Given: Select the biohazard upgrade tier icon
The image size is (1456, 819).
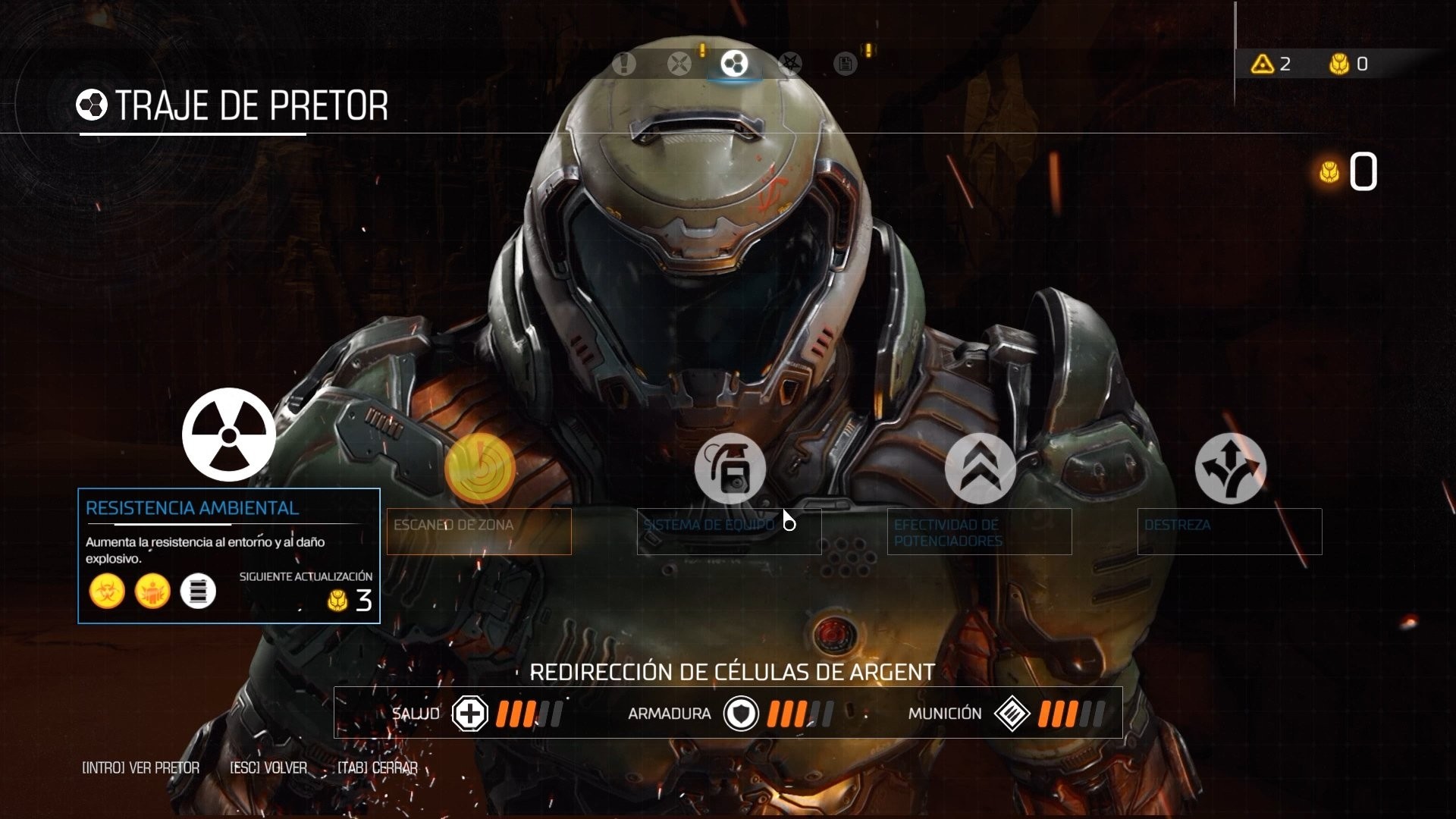Looking at the screenshot, I should [107, 591].
